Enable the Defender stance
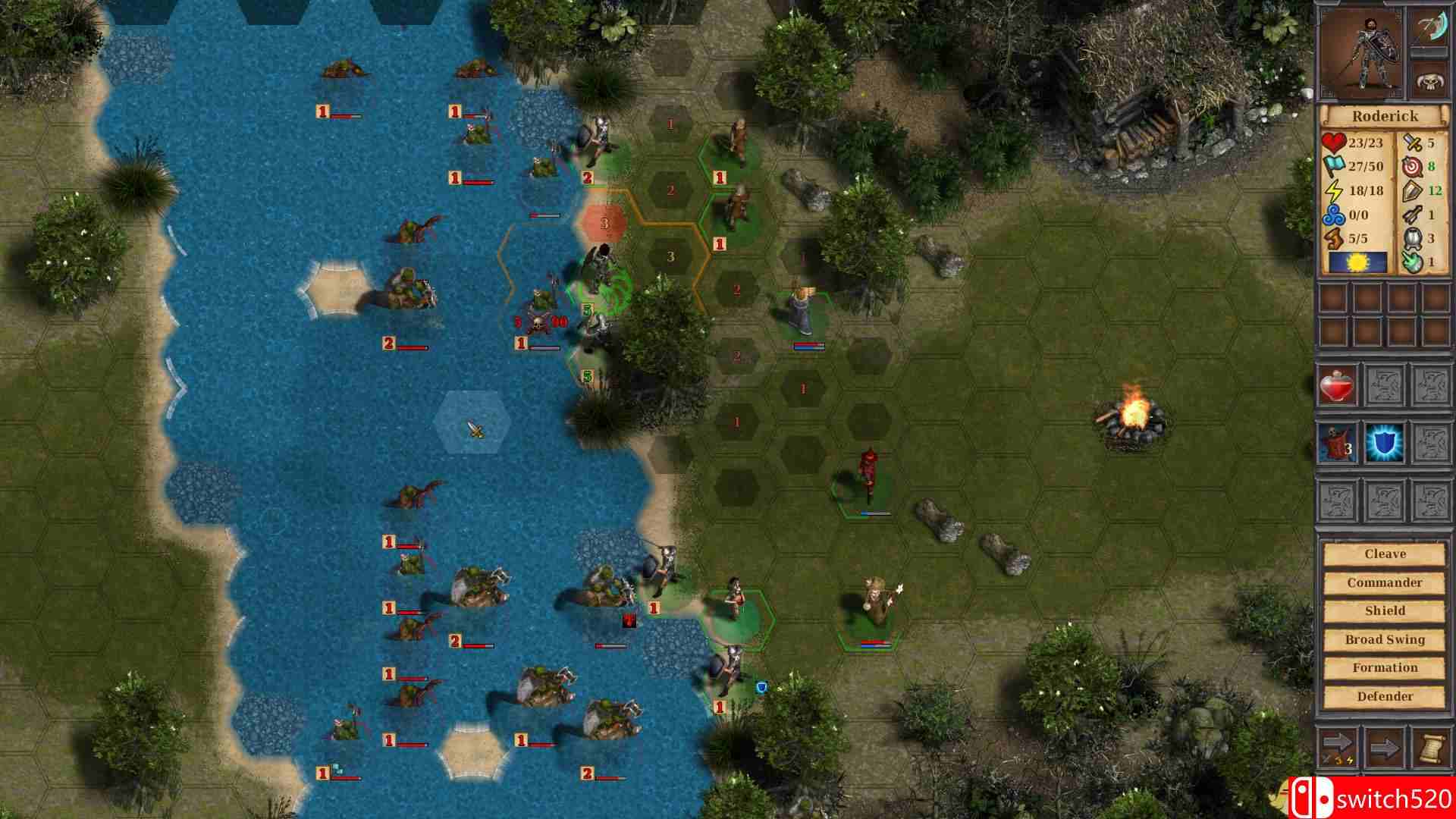The image size is (1456, 819). point(1386,695)
